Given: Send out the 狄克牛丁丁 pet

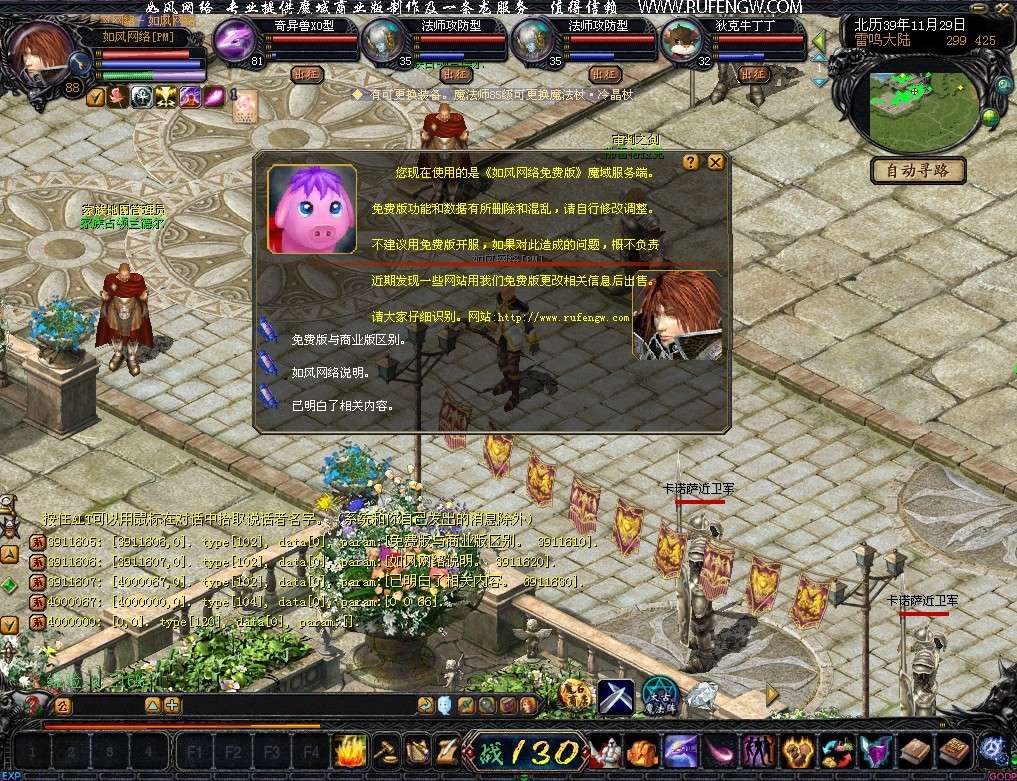Looking at the screenshot, I should pos(754,74).
